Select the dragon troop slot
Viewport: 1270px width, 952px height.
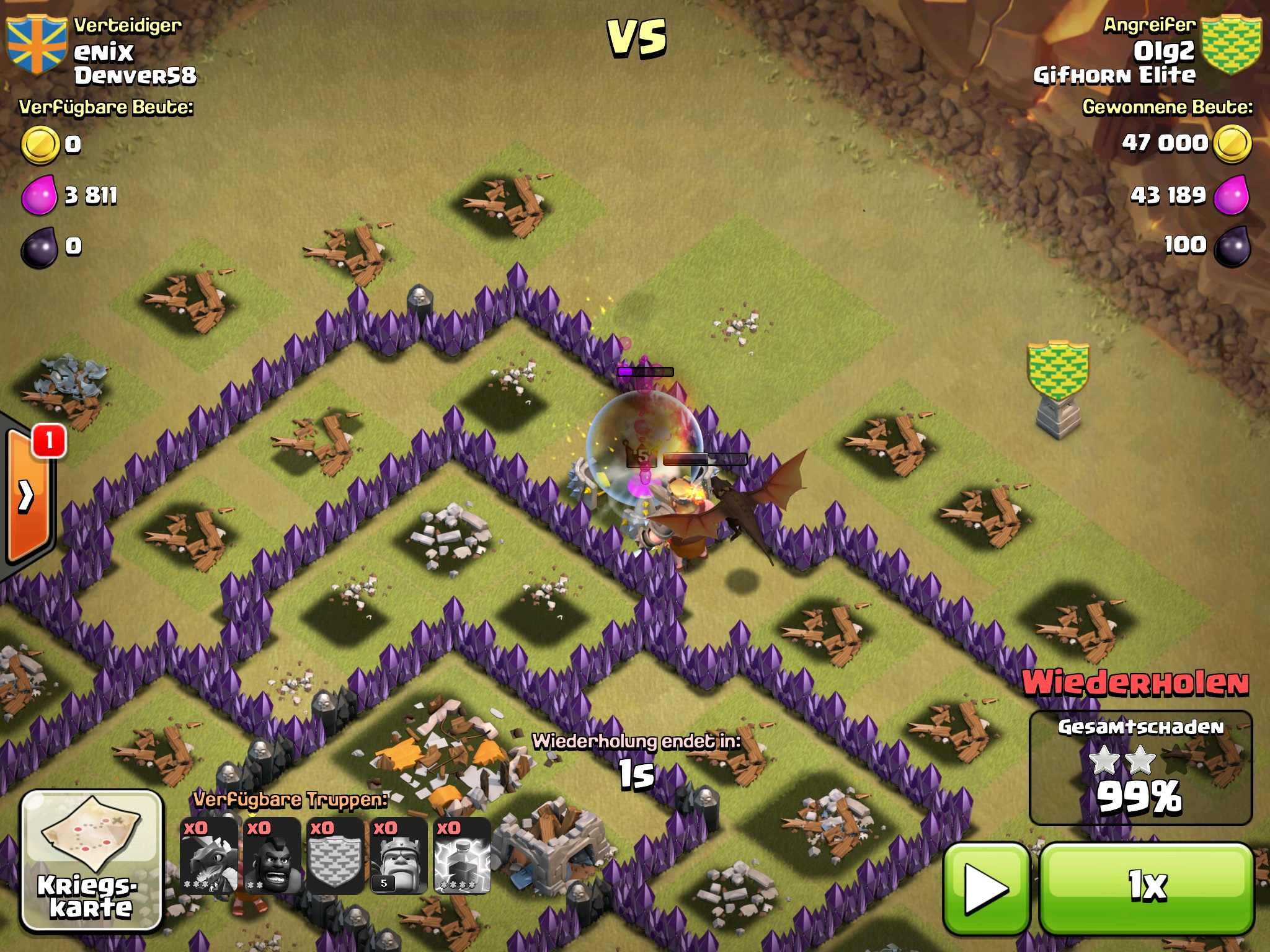[x=209, y=855]
